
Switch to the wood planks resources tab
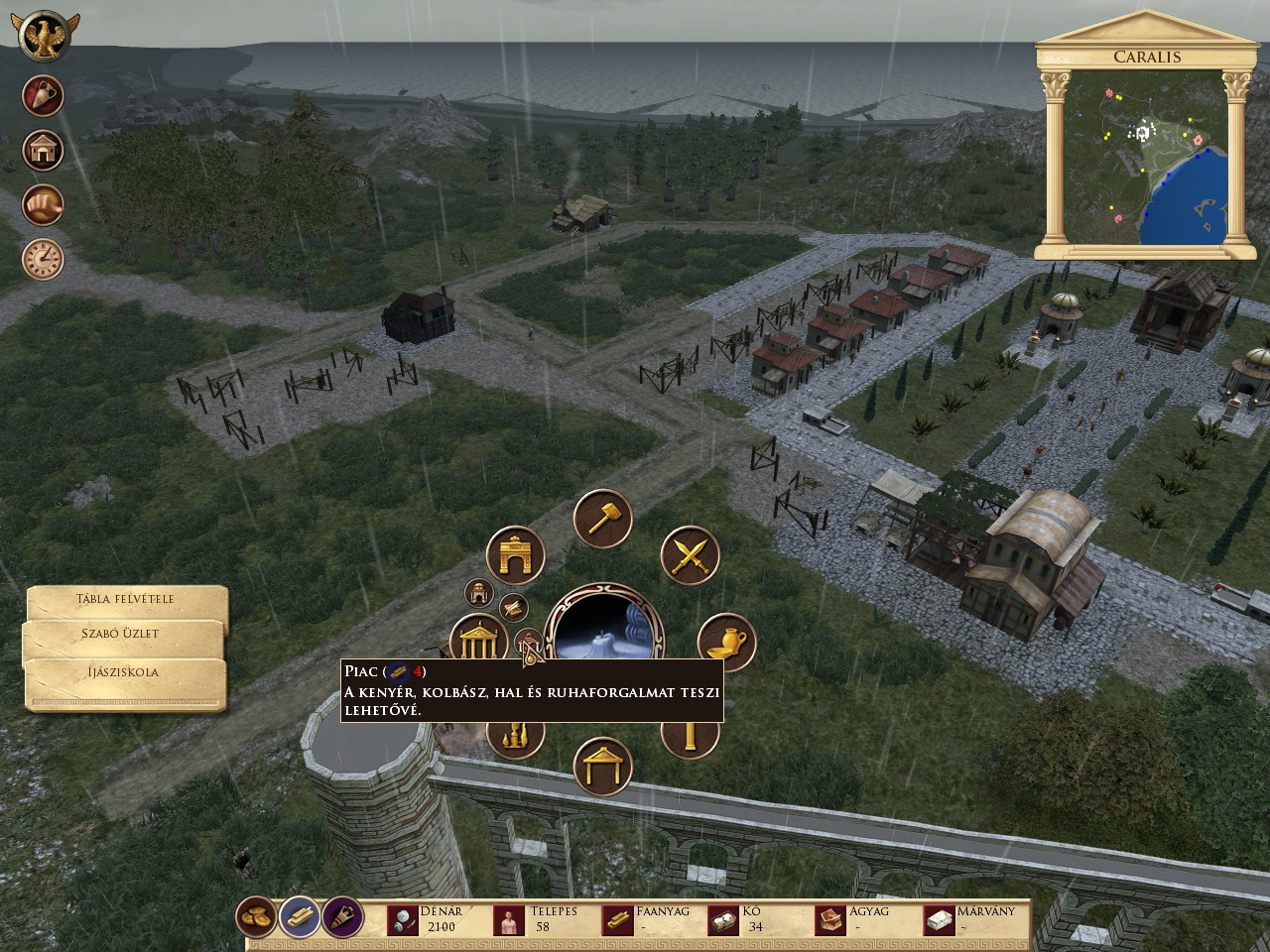pyautogui.click(x=300, y=917)
